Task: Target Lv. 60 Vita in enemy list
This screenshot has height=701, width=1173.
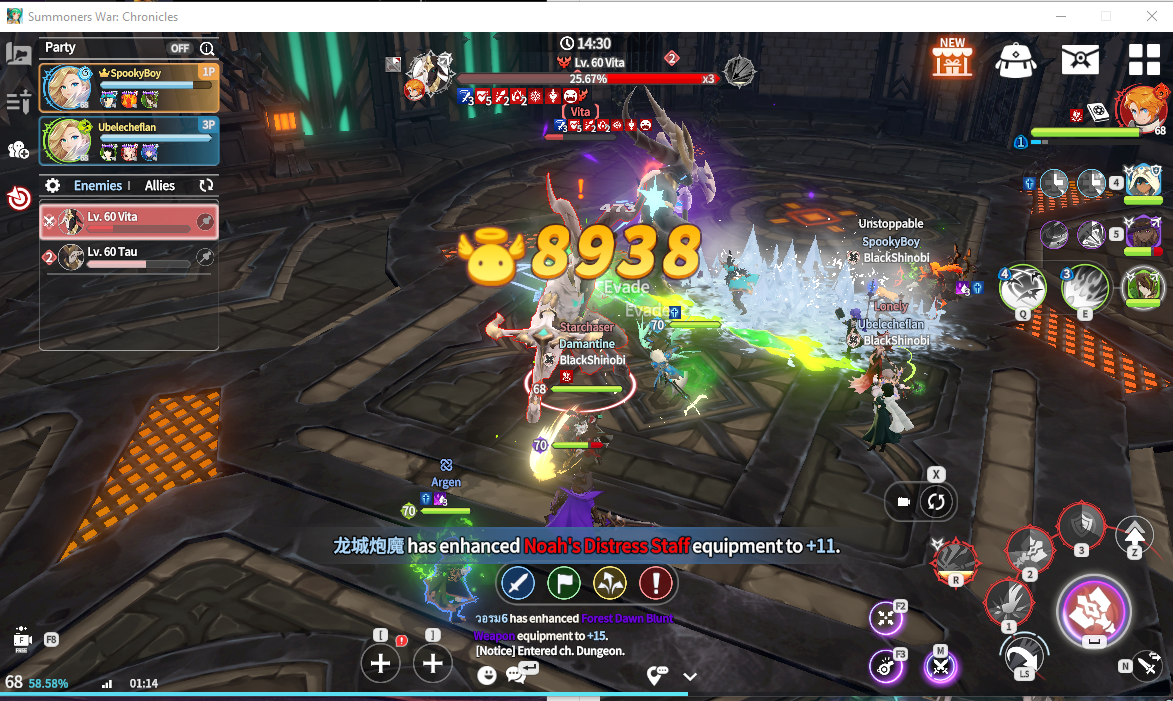Action: [x=129, y=222]
